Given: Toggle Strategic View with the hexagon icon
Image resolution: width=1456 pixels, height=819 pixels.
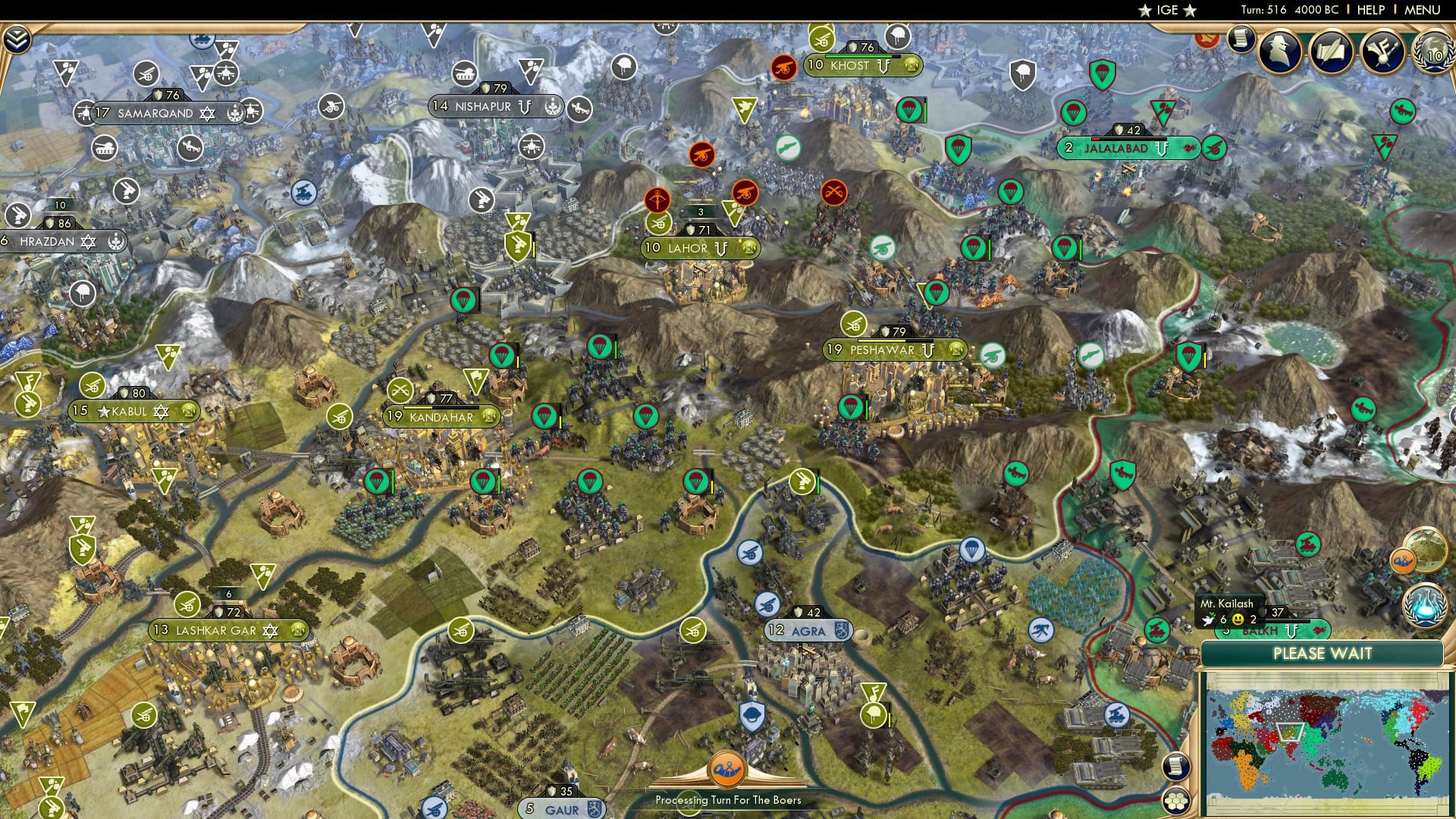Looking at the screenshot, I should pos(1176,801).
